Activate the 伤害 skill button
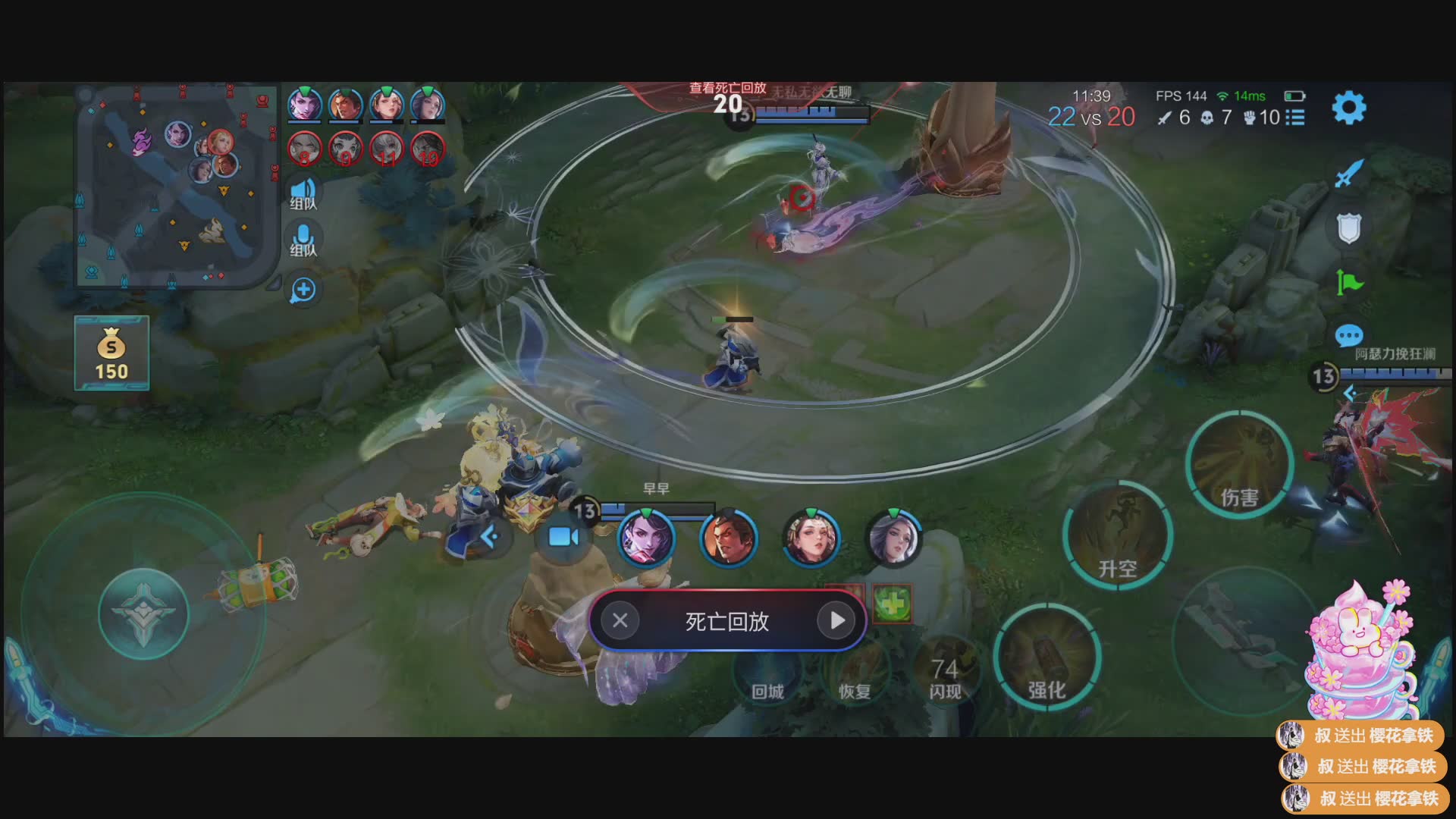1456x819 pixels. pyautogui.click(x=1239, y=465)
